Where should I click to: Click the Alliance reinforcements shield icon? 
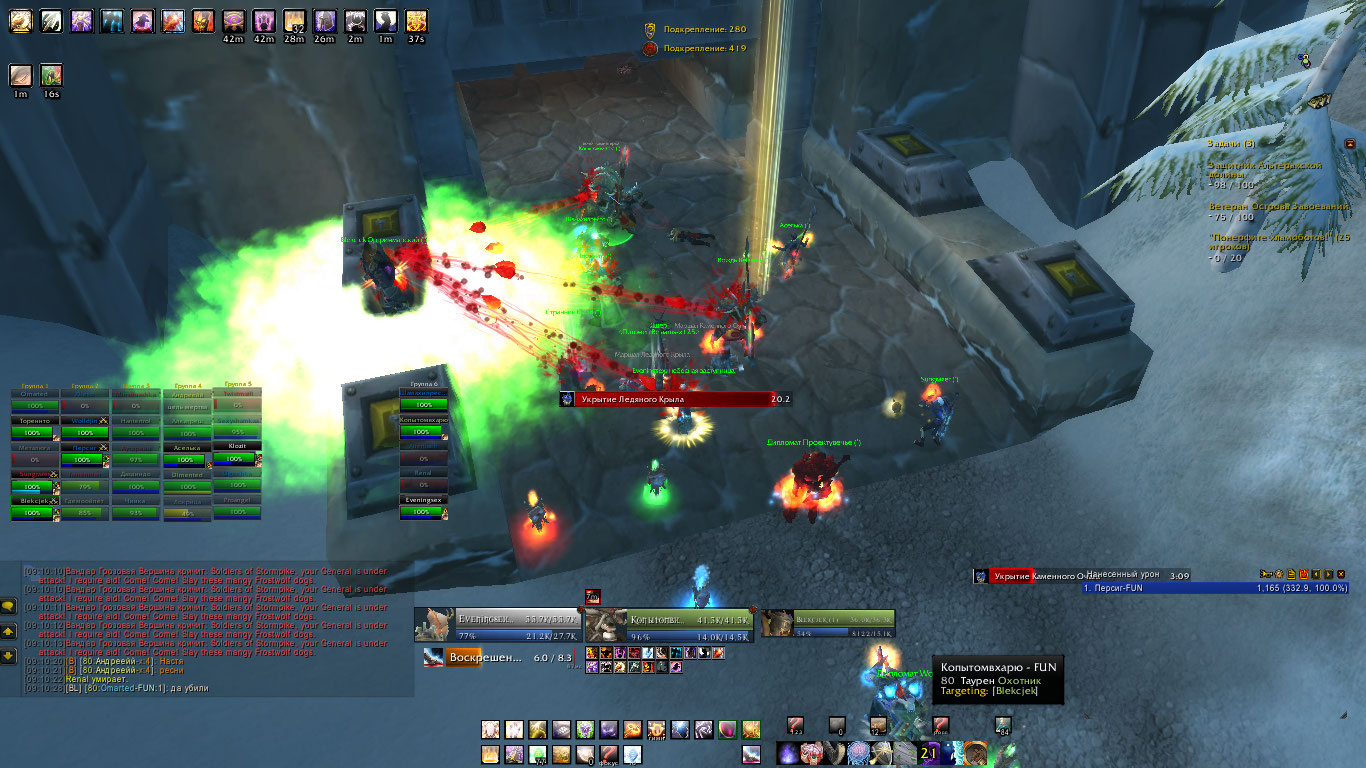650,30
